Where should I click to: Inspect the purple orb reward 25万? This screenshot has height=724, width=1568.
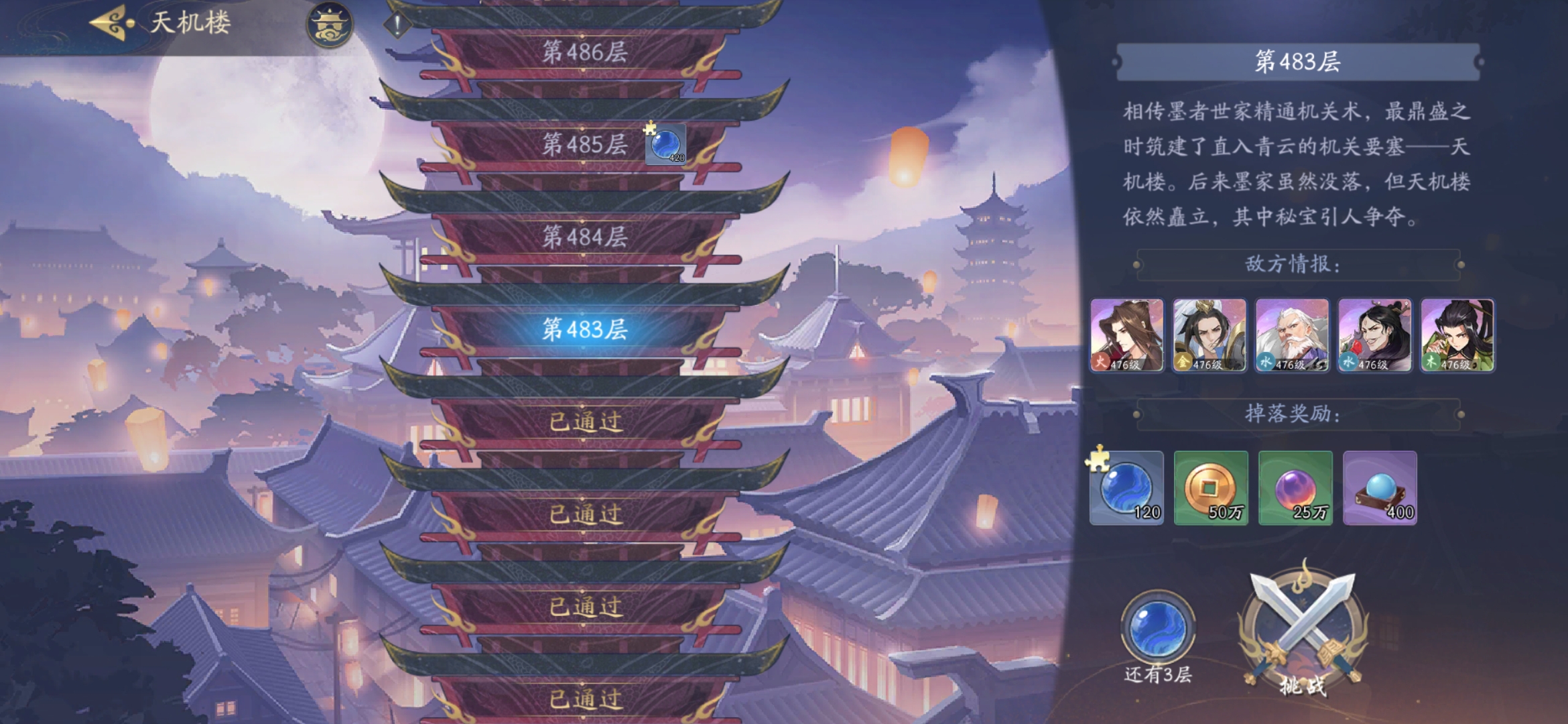pos(1295,488)
